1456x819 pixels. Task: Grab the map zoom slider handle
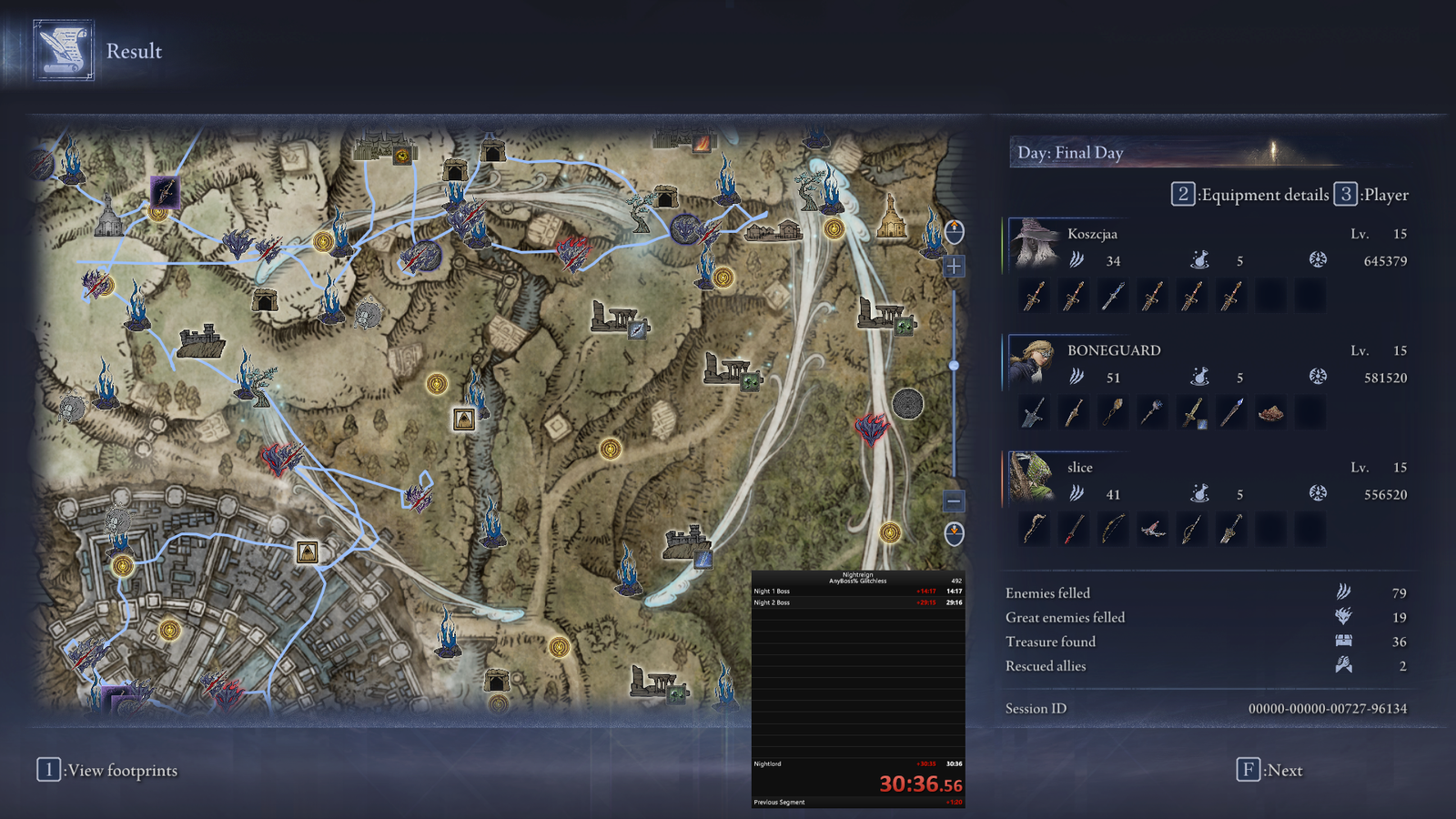pos(954,366)
